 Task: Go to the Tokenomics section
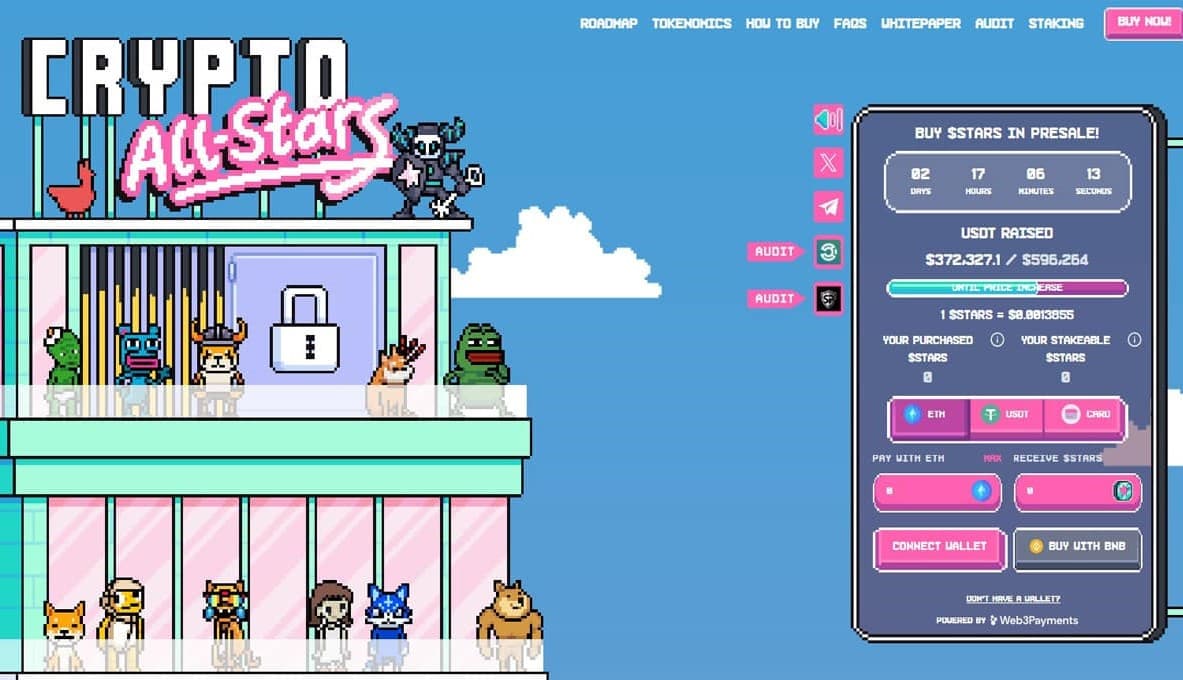[691, 23]
